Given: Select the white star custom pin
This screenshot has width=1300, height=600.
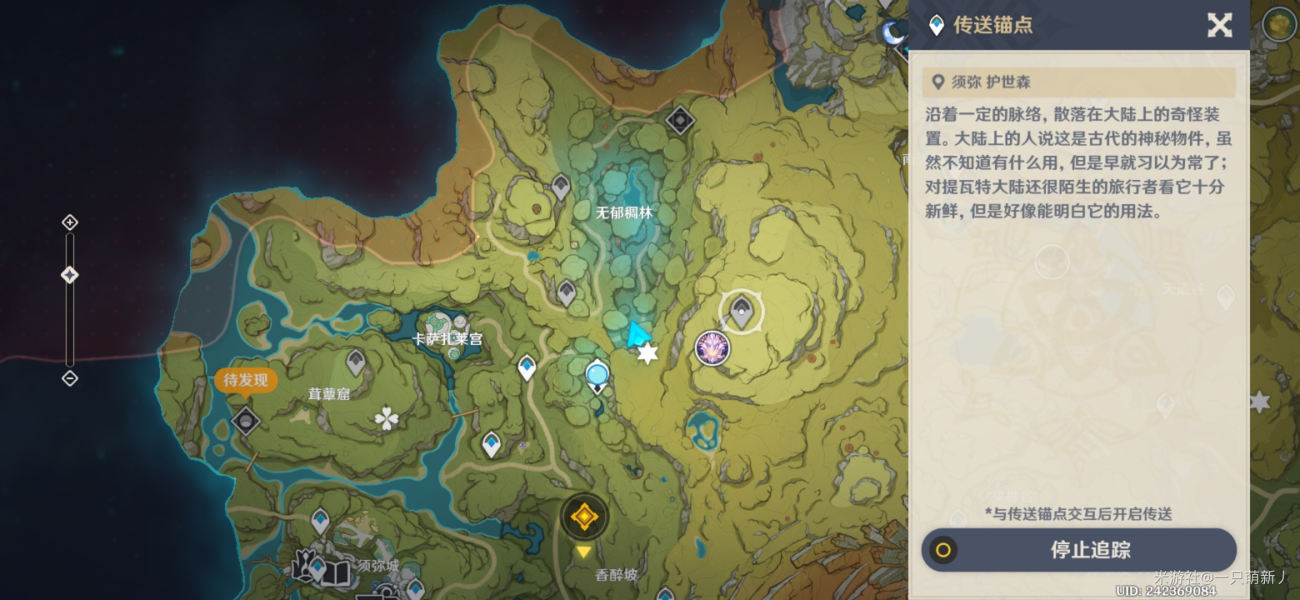Looking at the screenshot, I should pos(648,354).
